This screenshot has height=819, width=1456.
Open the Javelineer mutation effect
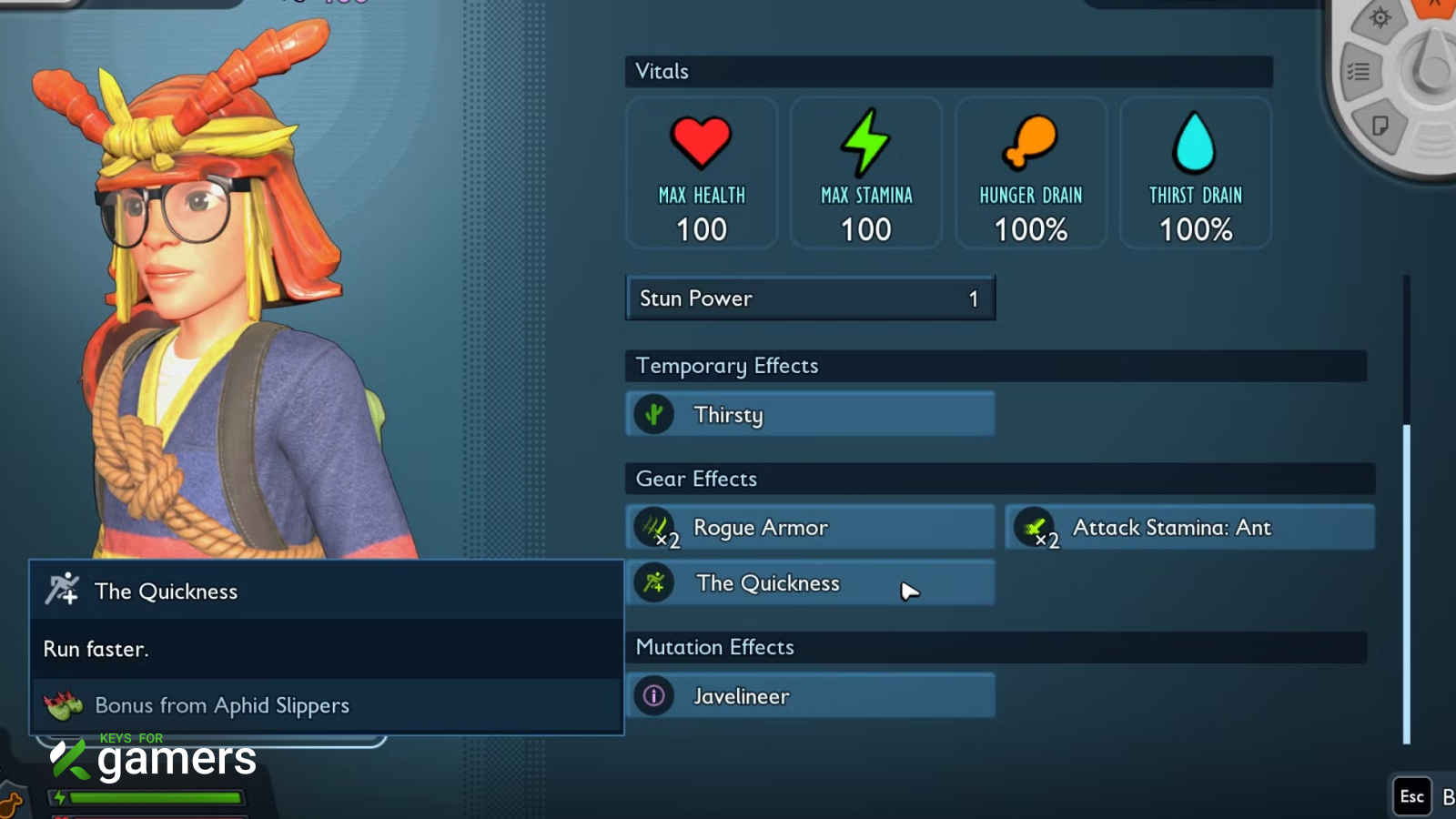pos(809,696)
